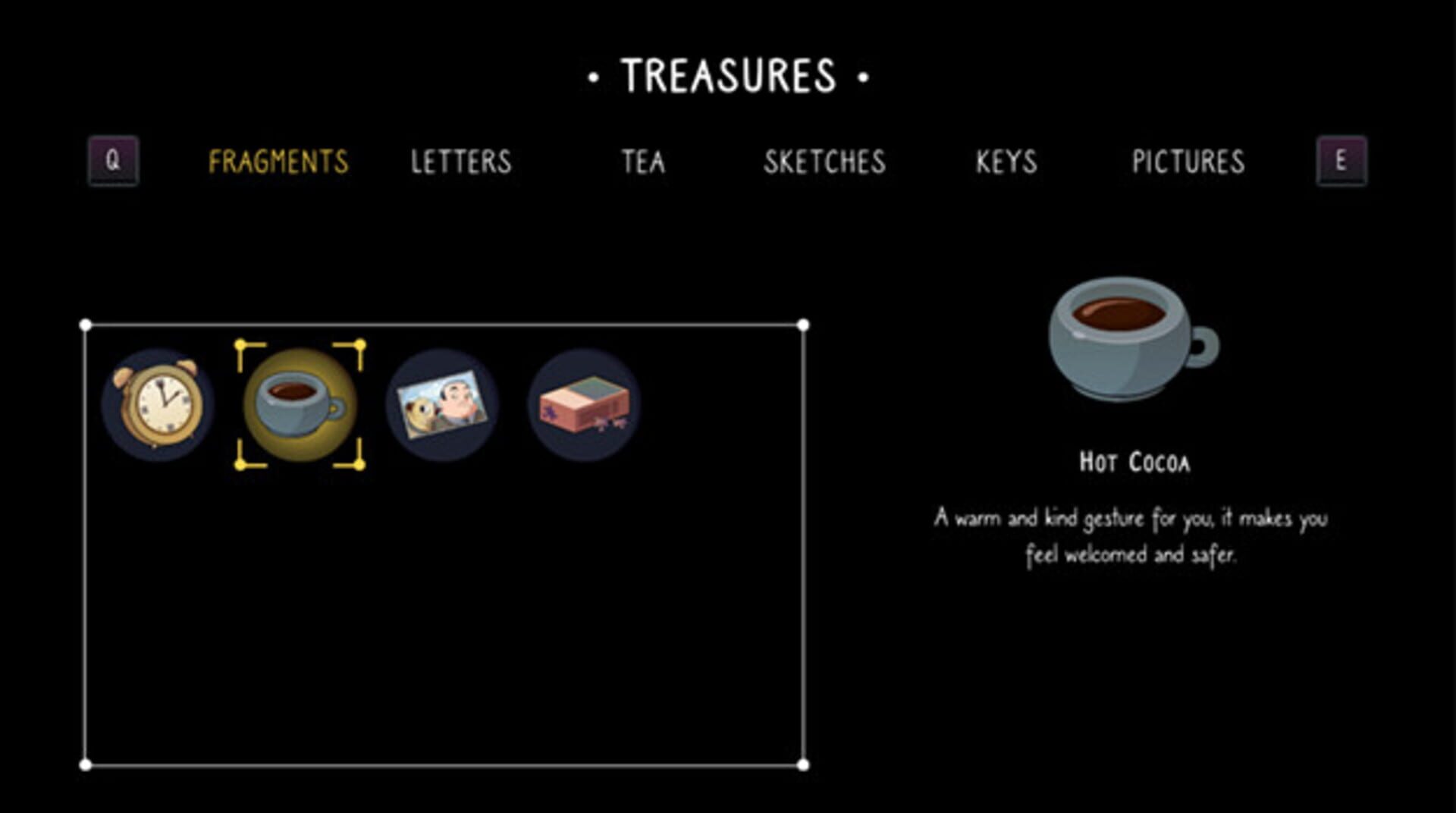1456x813 pixels.
Task: Open the PICTURES tab
Action: [1188, 161]
